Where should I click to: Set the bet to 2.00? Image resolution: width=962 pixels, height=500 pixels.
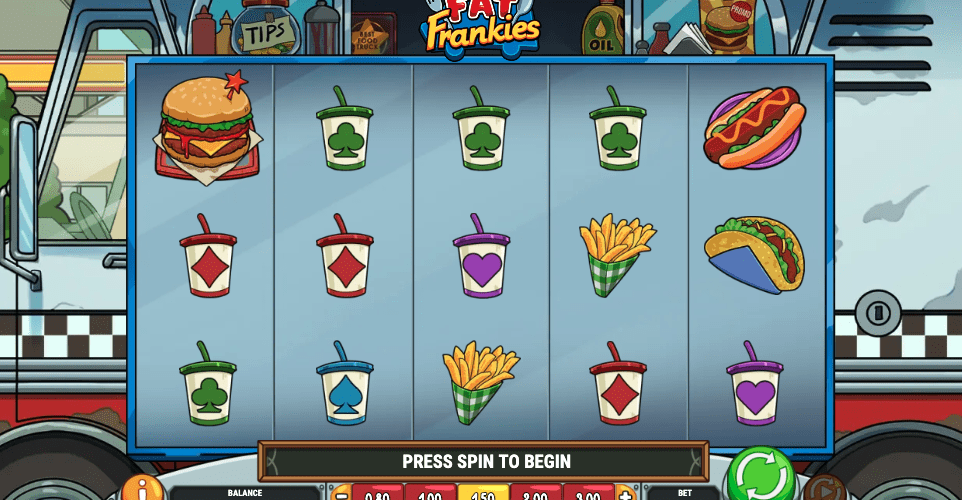pos(536,494)
